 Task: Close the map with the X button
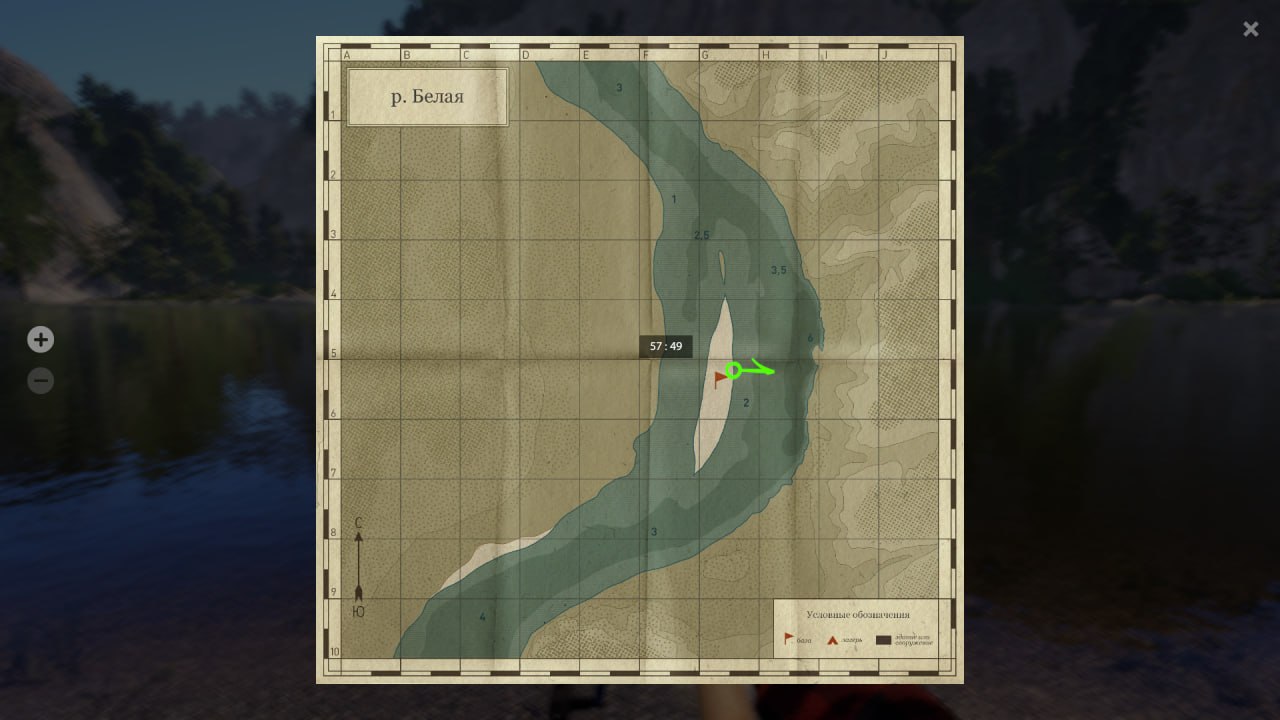click(1250, 29)
